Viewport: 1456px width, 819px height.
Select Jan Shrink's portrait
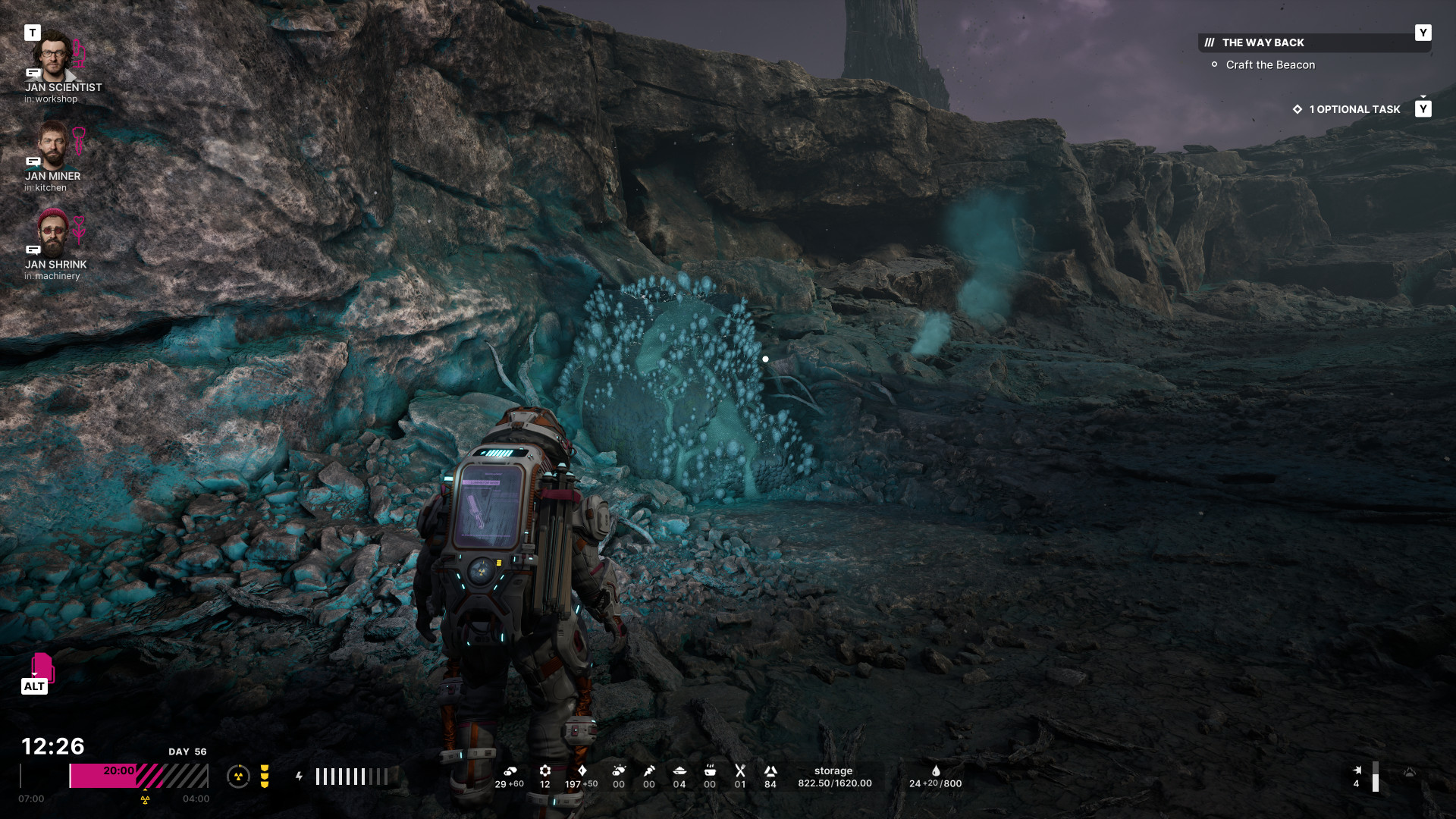pos(52,233)
